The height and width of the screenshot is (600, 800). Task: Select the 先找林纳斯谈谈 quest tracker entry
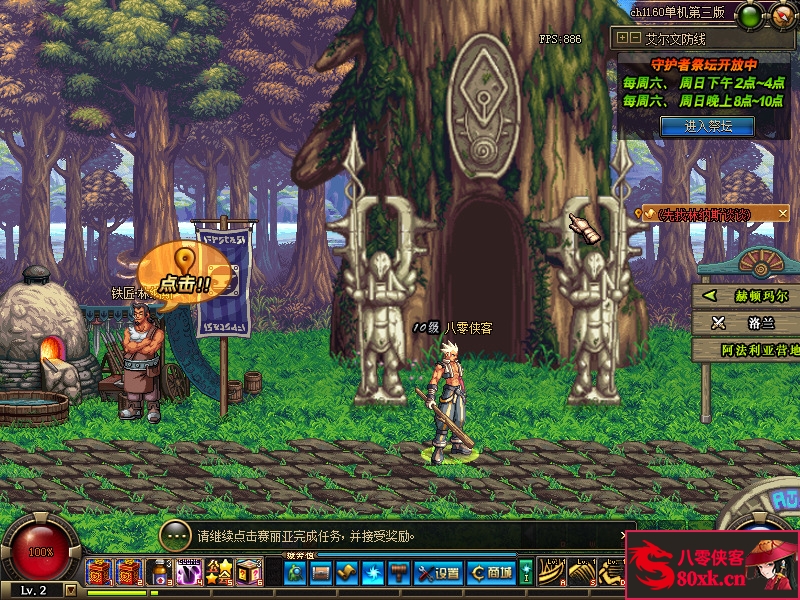710,214
